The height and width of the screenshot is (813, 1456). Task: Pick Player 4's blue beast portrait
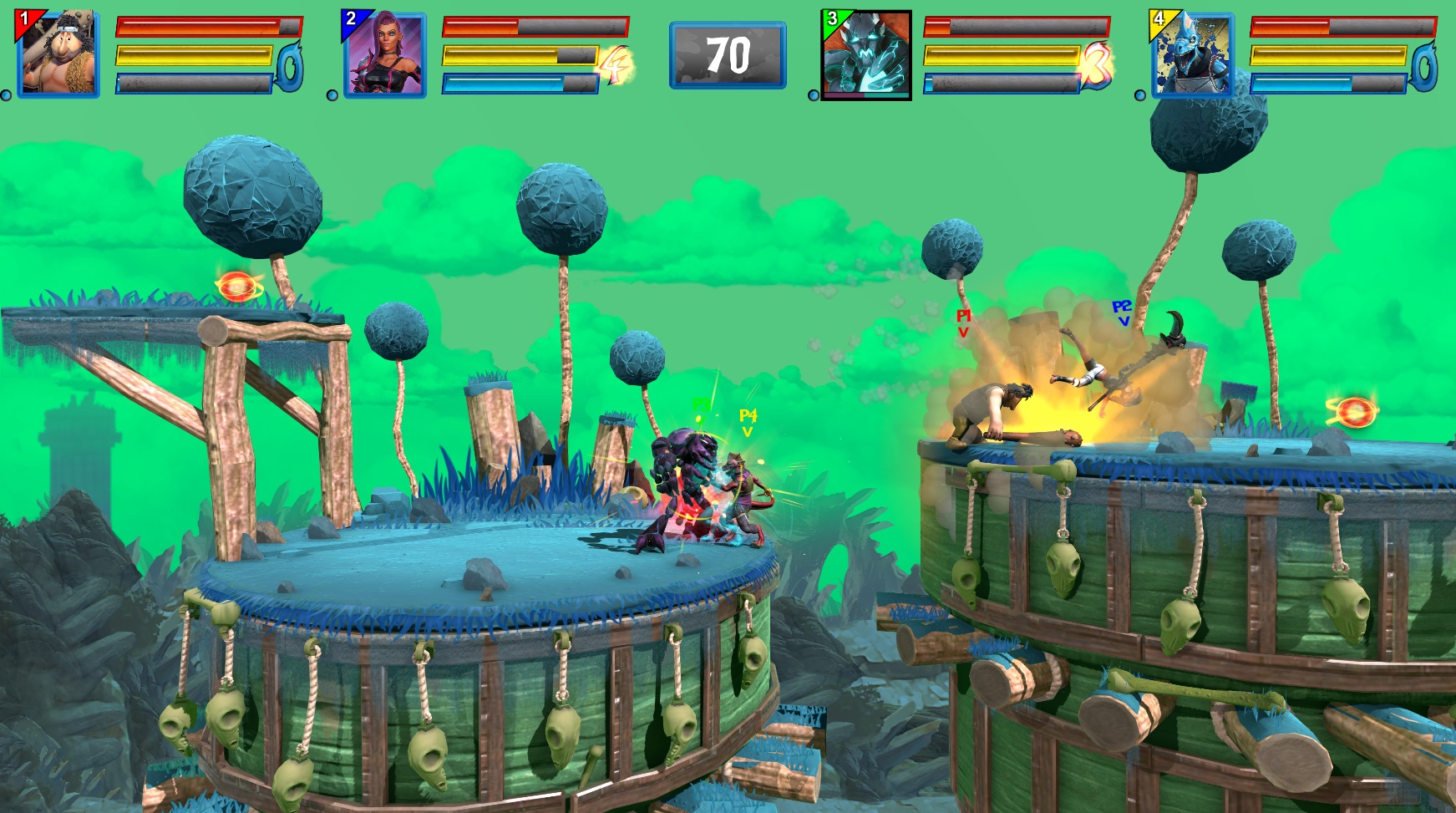[1192, 55]
